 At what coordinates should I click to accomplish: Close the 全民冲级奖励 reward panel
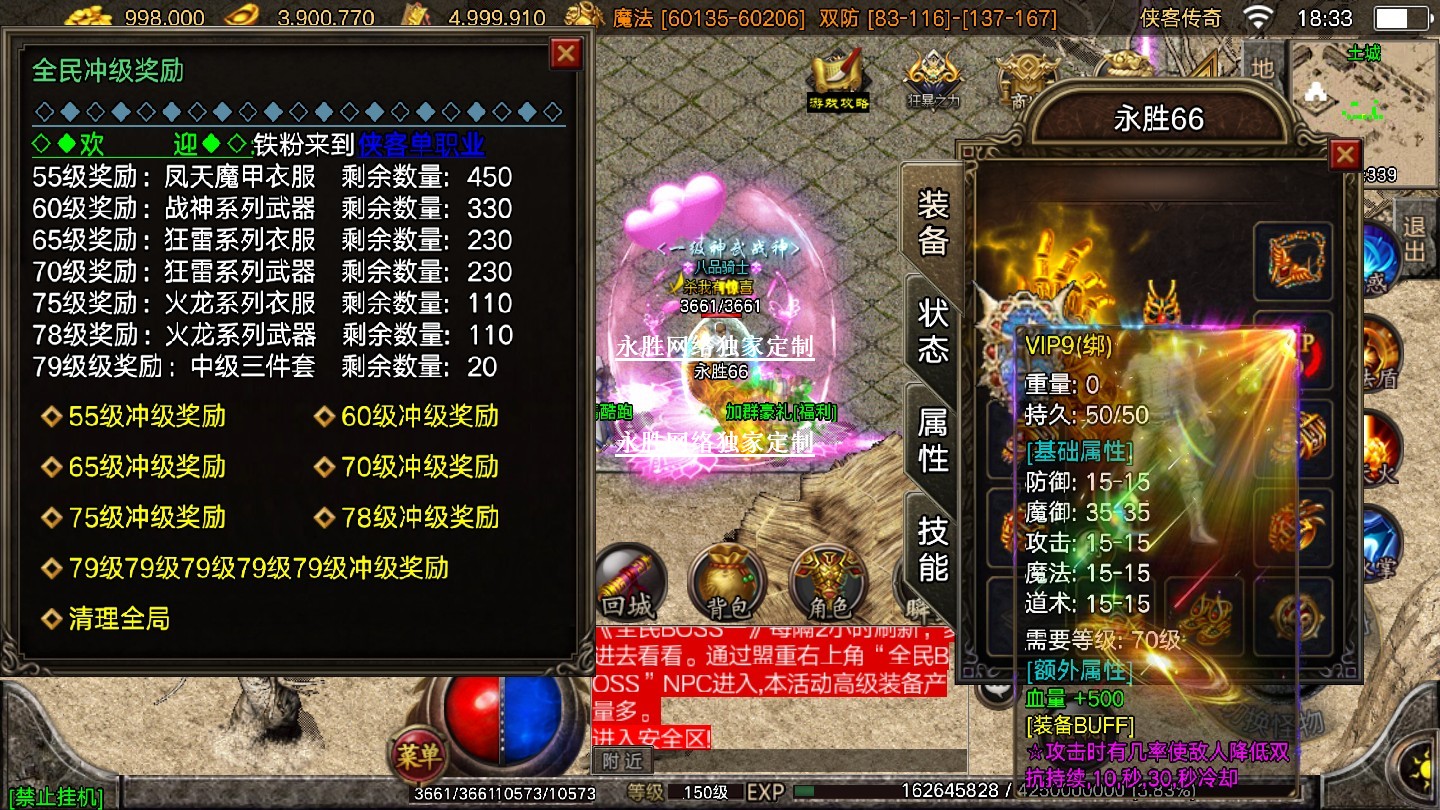click(566, 53)
